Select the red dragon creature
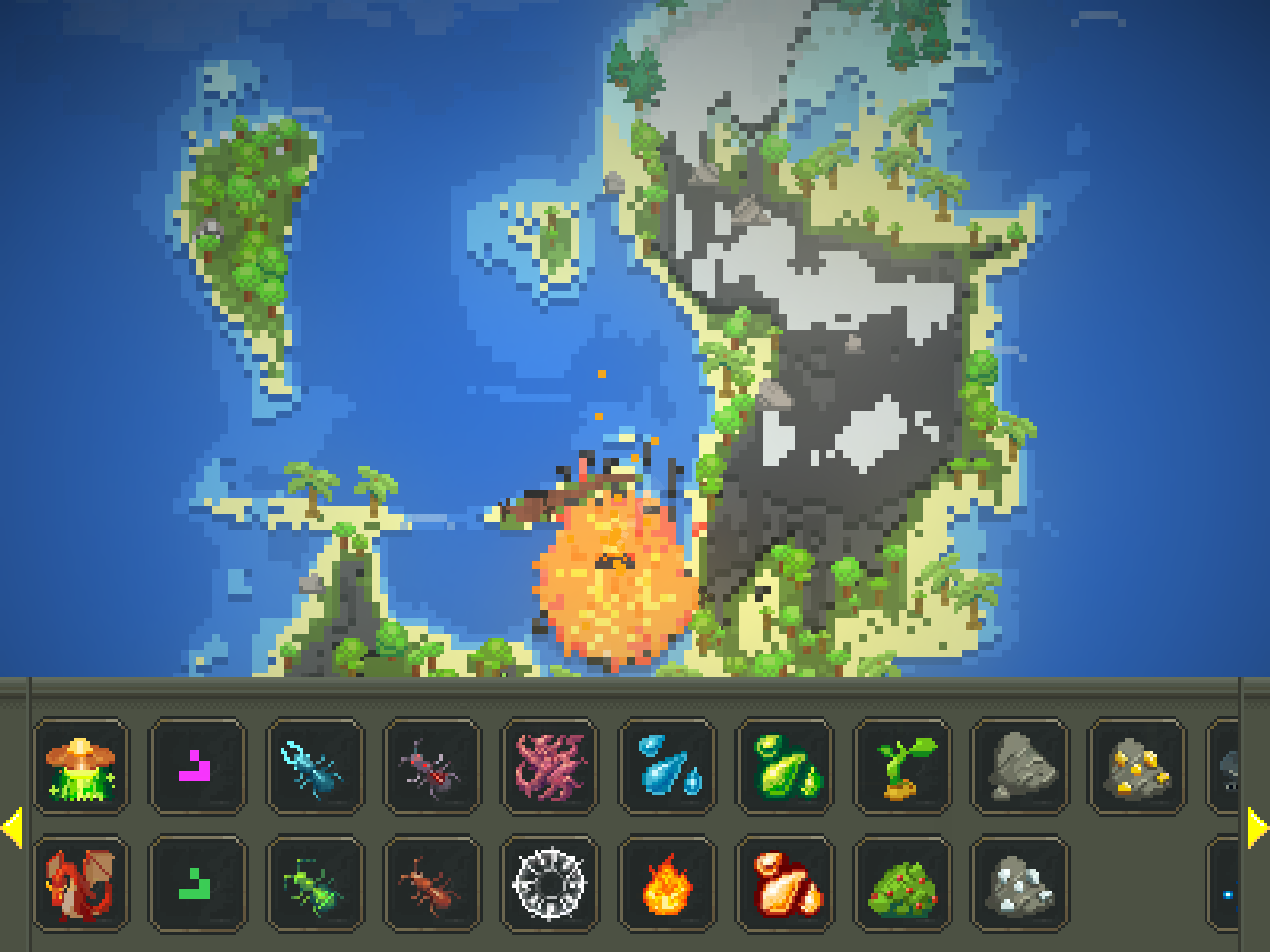 [79, 886]
